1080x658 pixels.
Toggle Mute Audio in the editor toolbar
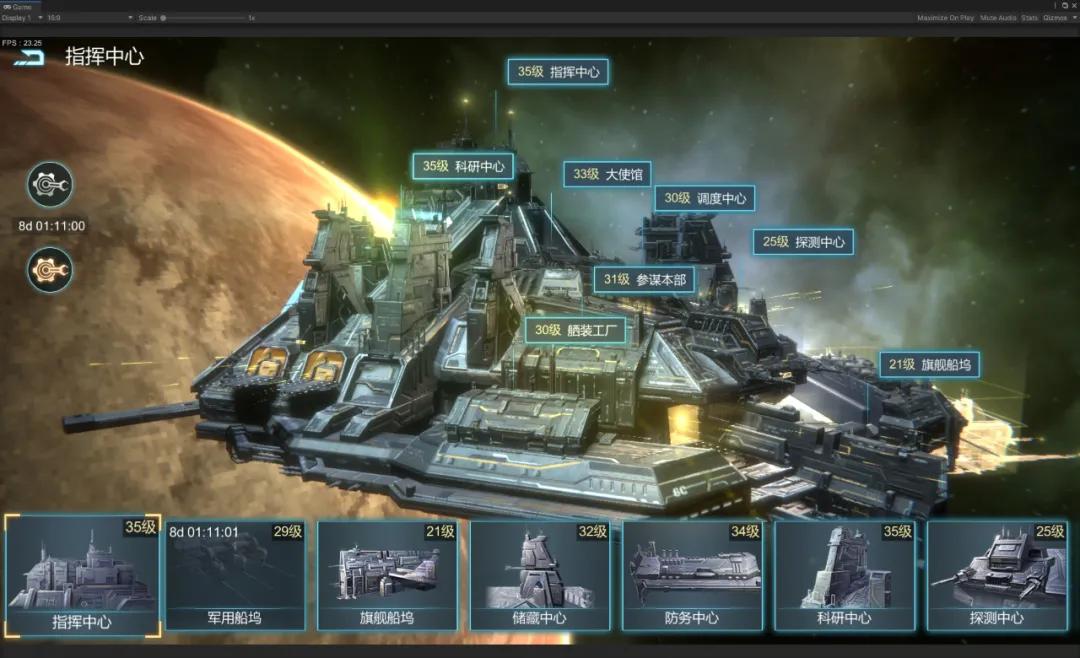coord(998,18)
